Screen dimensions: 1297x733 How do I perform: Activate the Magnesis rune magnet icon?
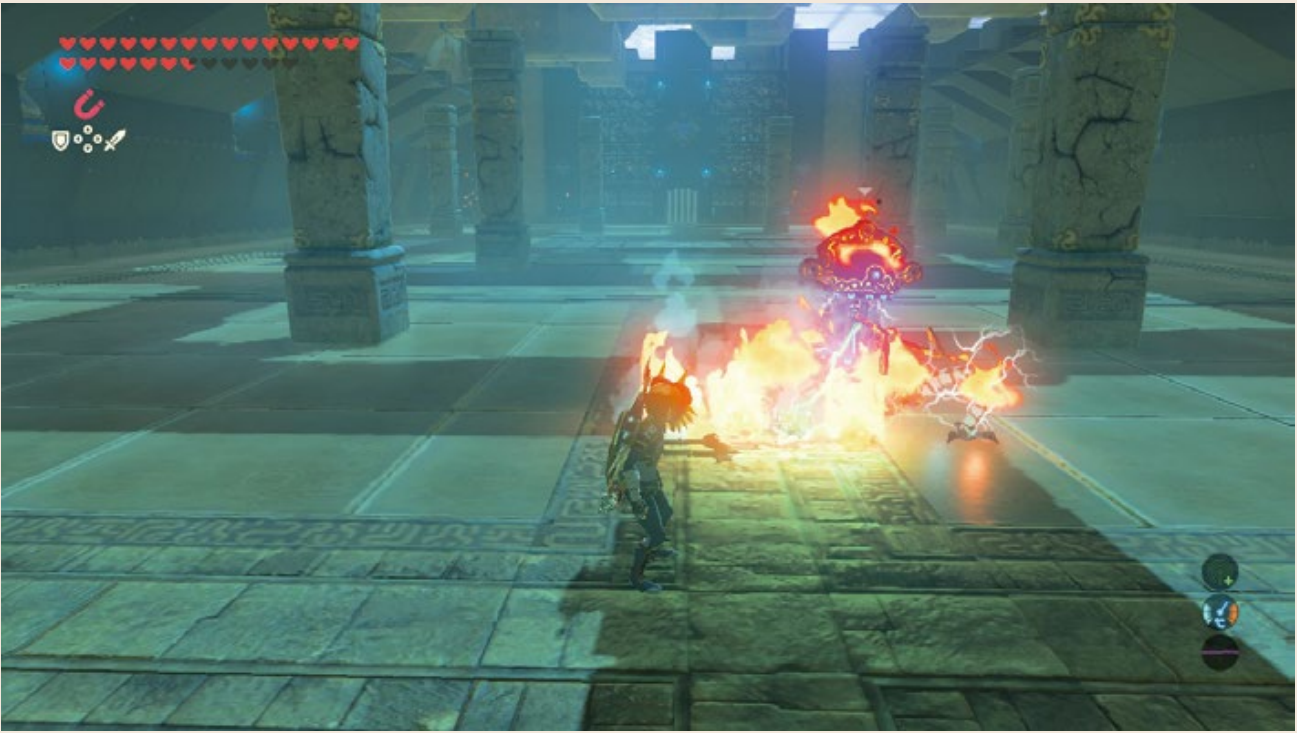90,104
